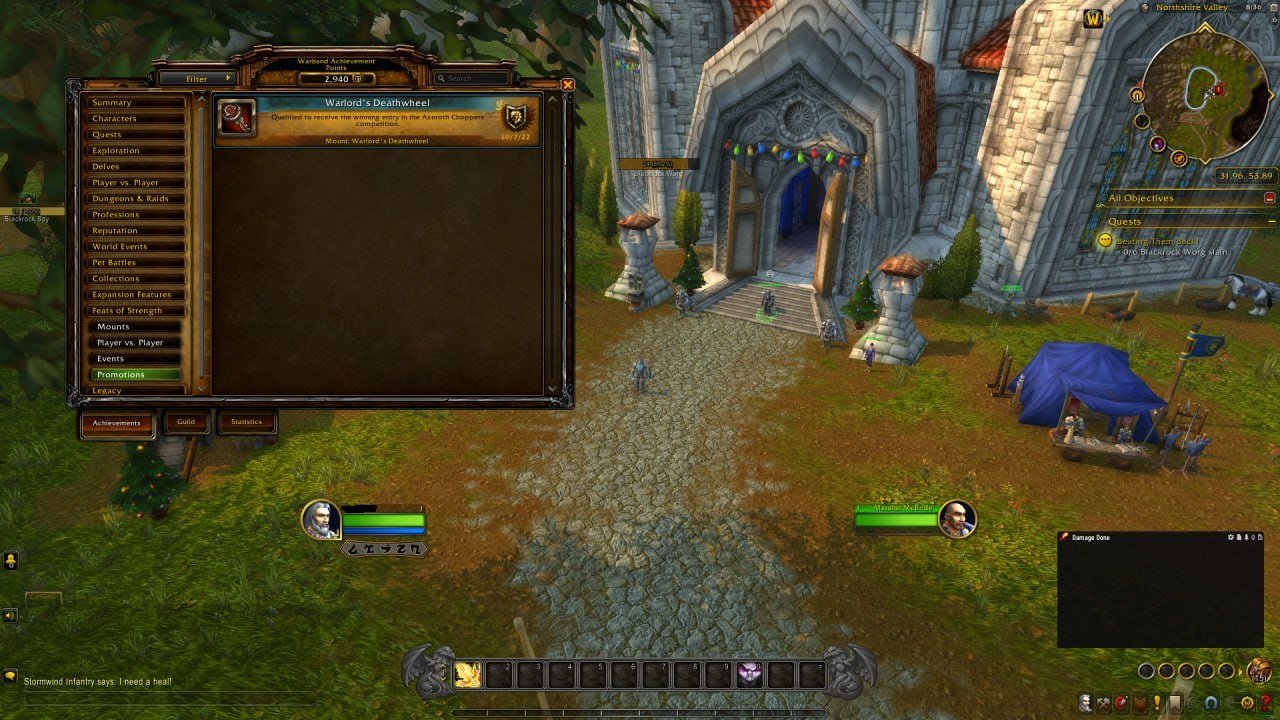1280x720 pixels.
Task: Open the Quest Log scroll icon
Action: pyautogui.click(x=1174, y=701)
